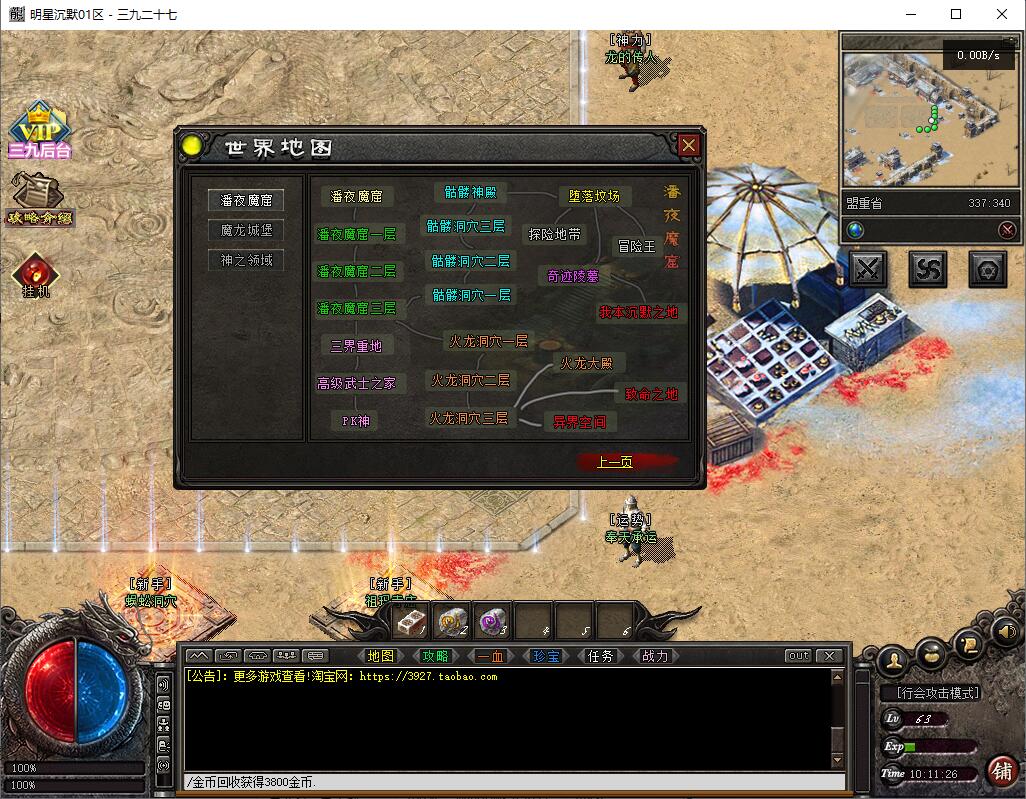Click the 铺 shop button
The image size is (1026, 799).
pos(1000,770)
